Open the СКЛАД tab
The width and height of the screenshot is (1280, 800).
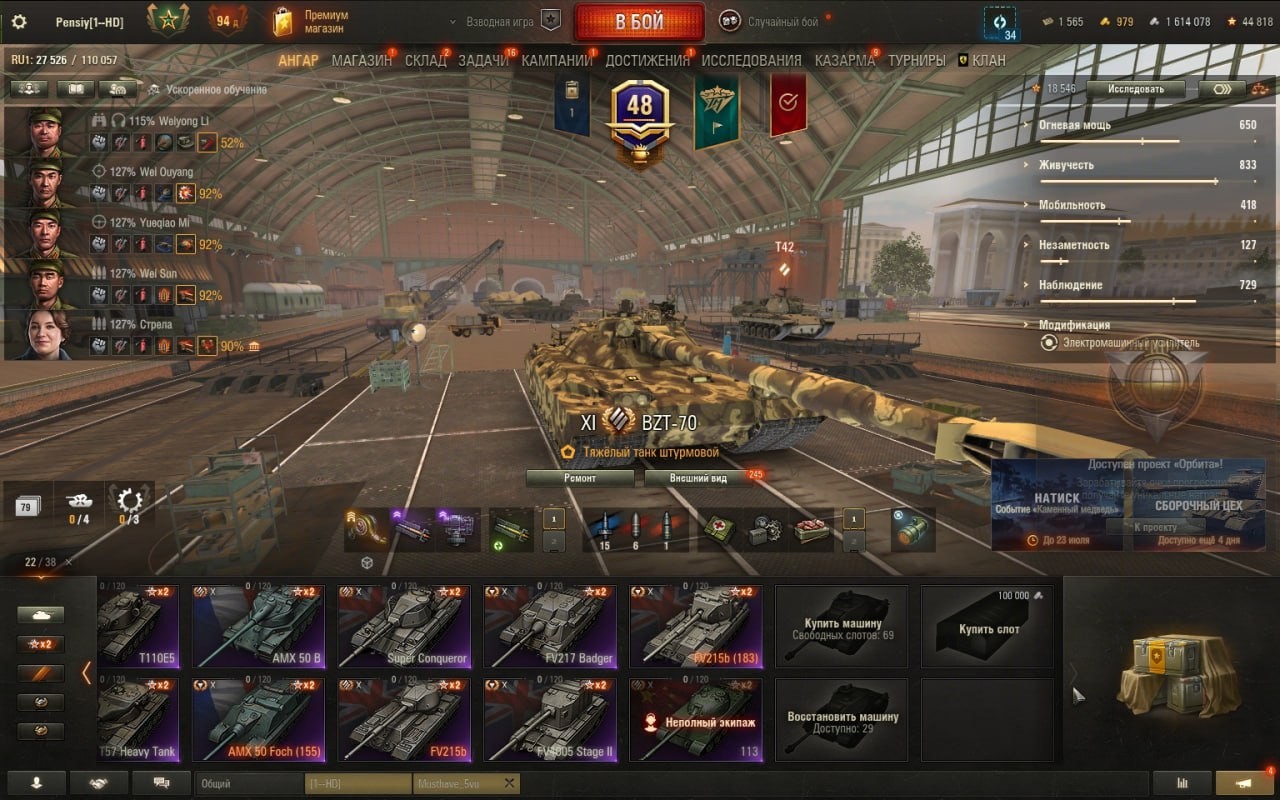tap(426, 60)
